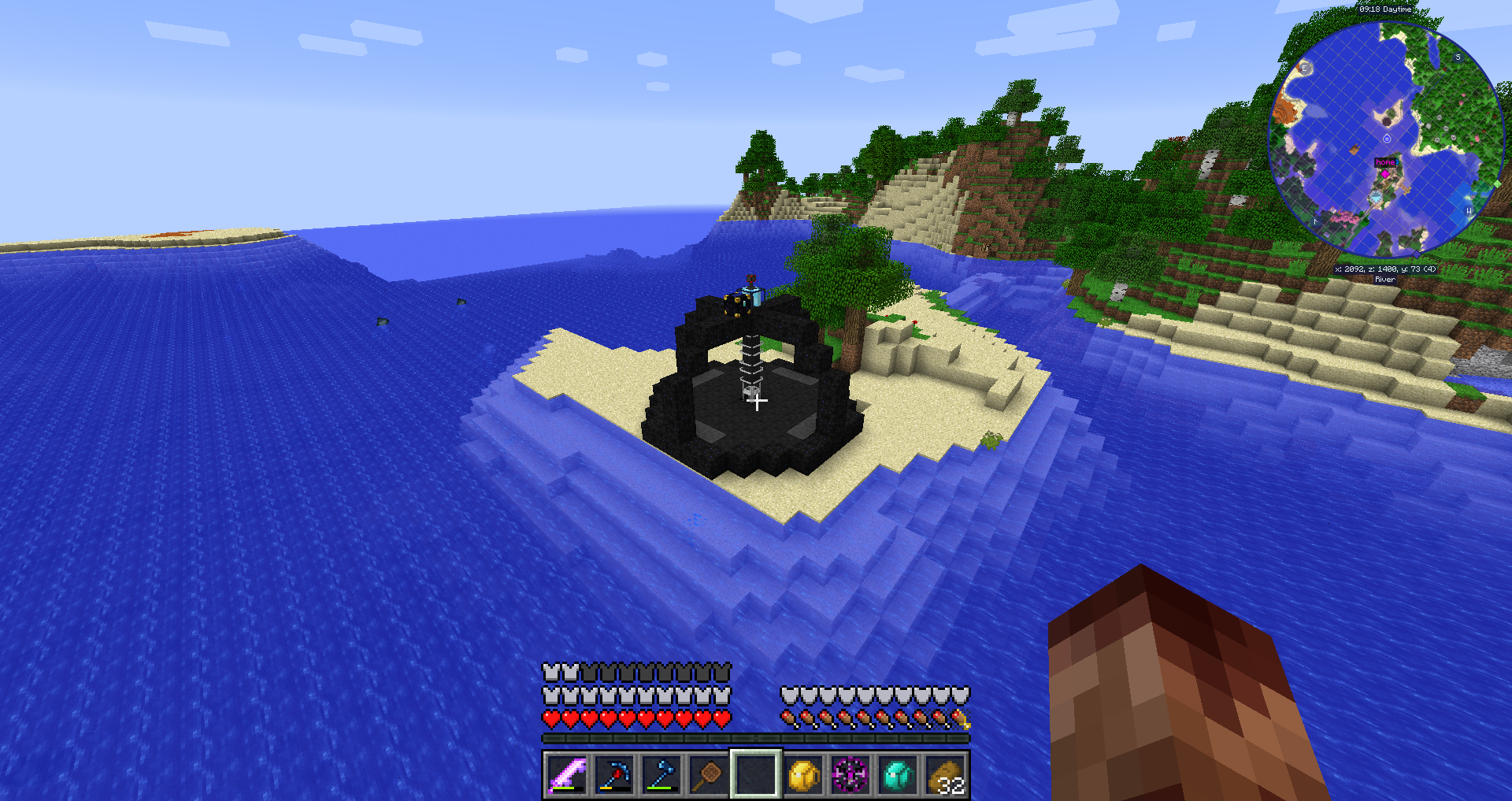Click the circular minimap
The image size is (1512, 801).
click(x=1386, y=139)
